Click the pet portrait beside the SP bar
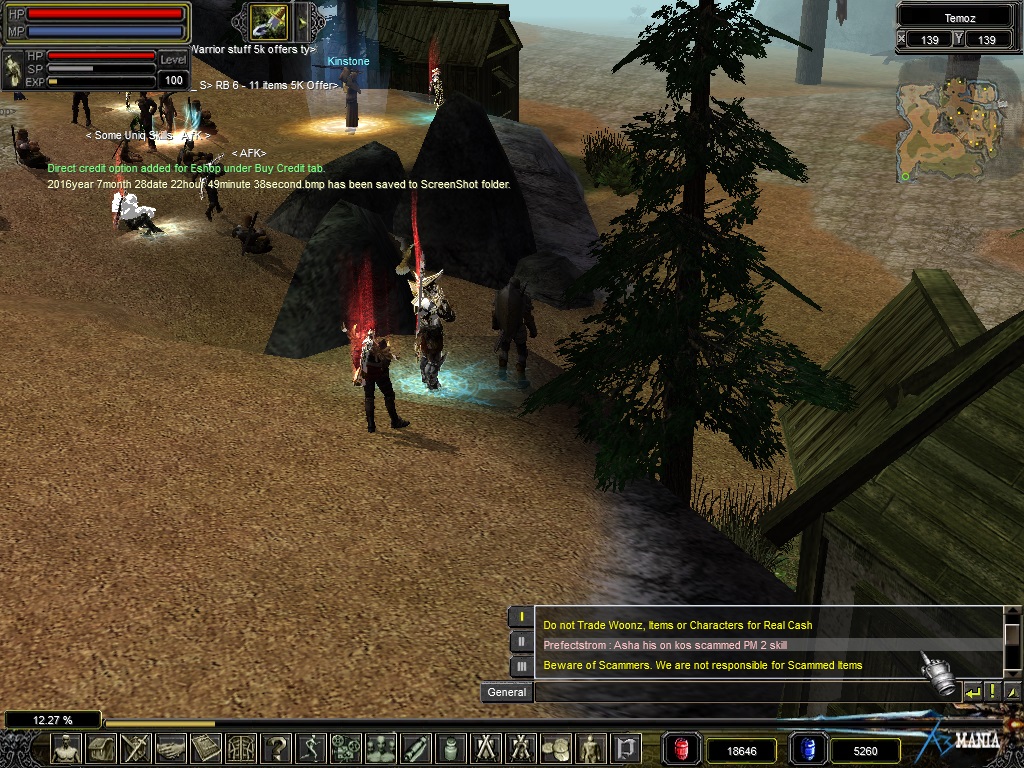The image size is (1024, 768). [x=13, y=69]
